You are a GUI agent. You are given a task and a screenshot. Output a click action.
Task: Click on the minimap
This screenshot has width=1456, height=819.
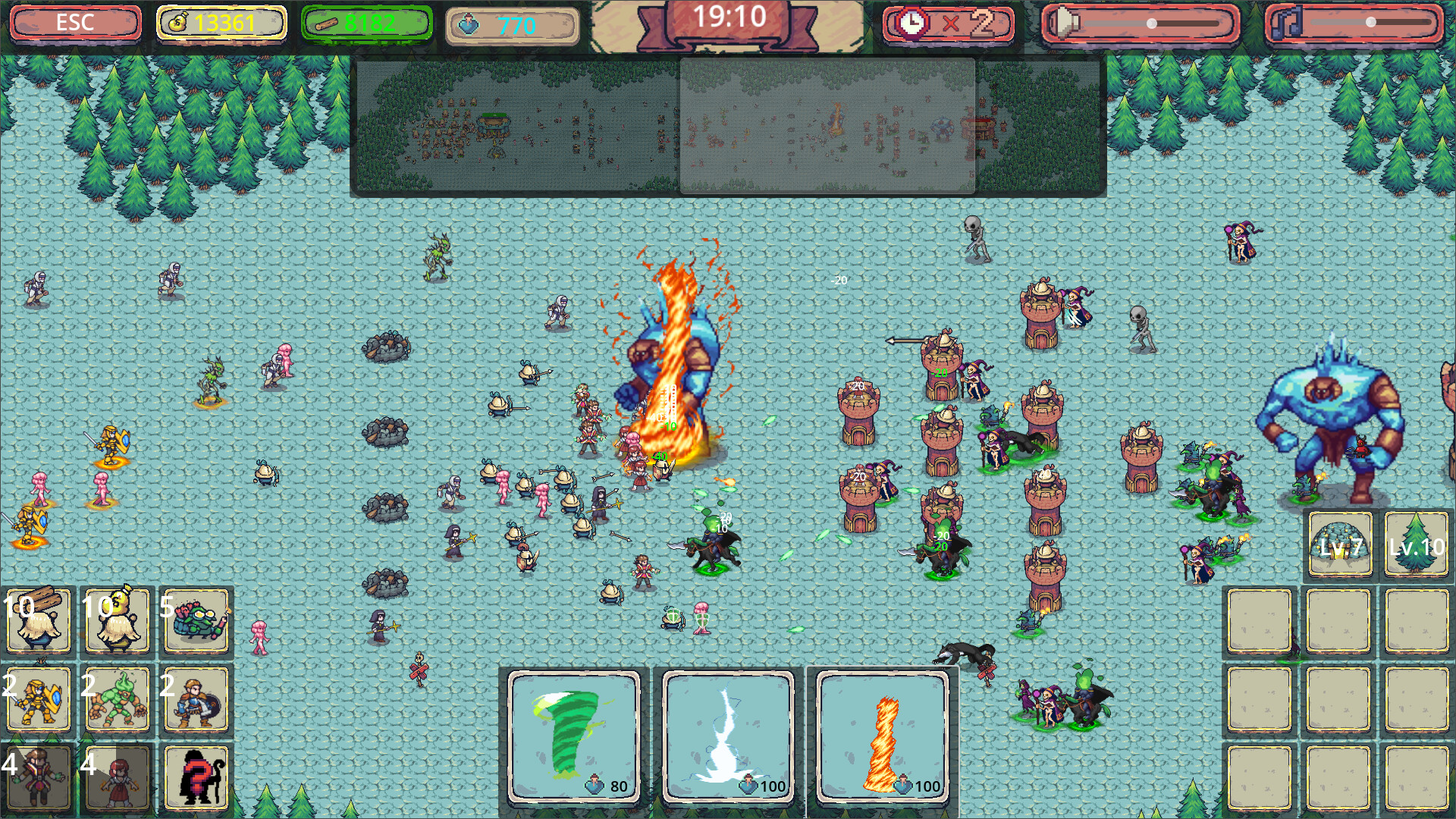coord(732,125)
